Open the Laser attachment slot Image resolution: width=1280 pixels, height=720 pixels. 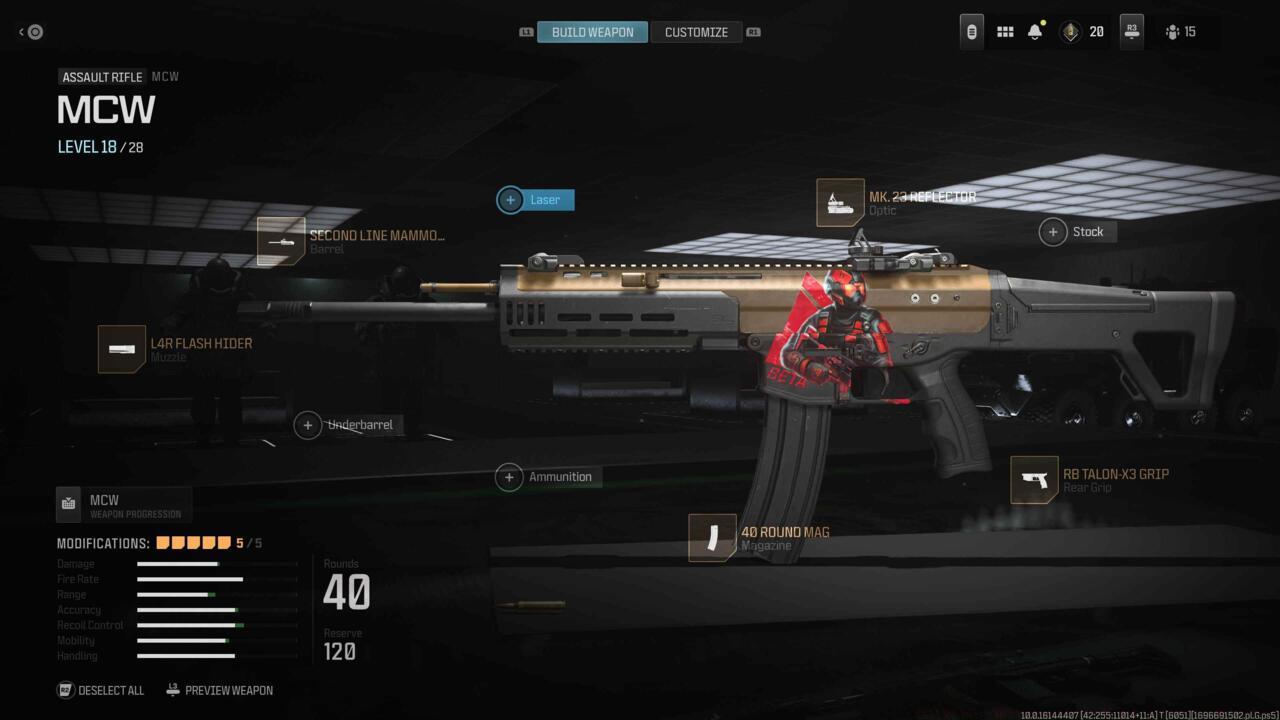pyautogui.click(x=535, y=200)
